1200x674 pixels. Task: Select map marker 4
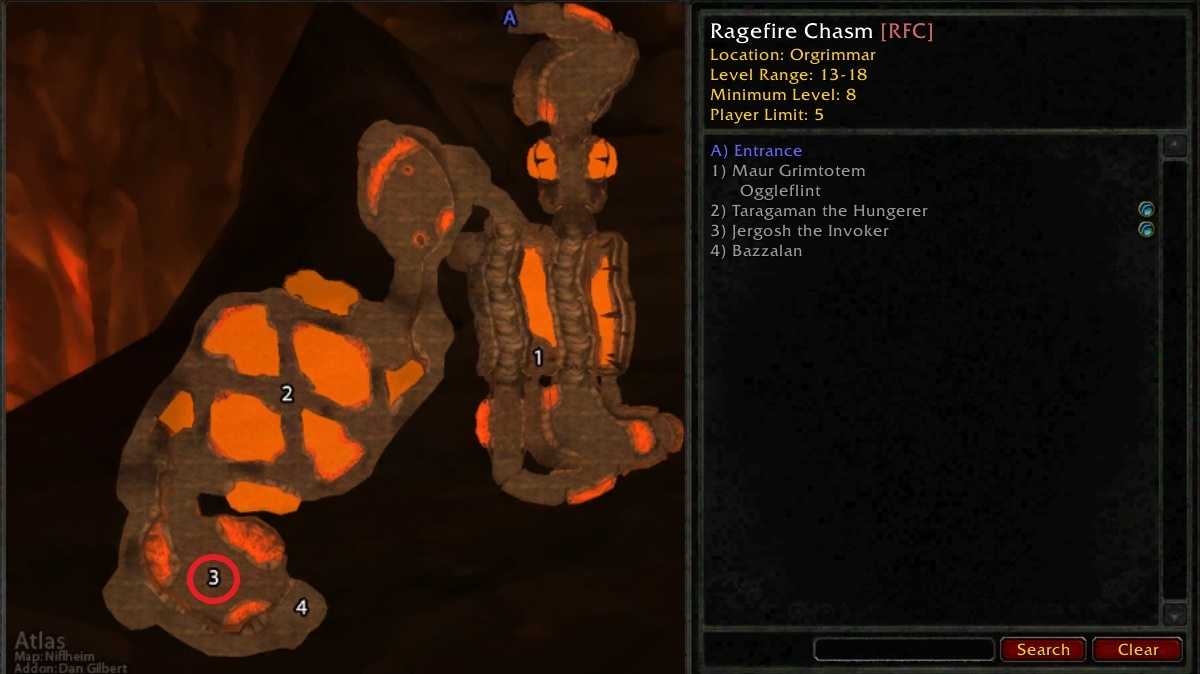[x=301, y=607]
